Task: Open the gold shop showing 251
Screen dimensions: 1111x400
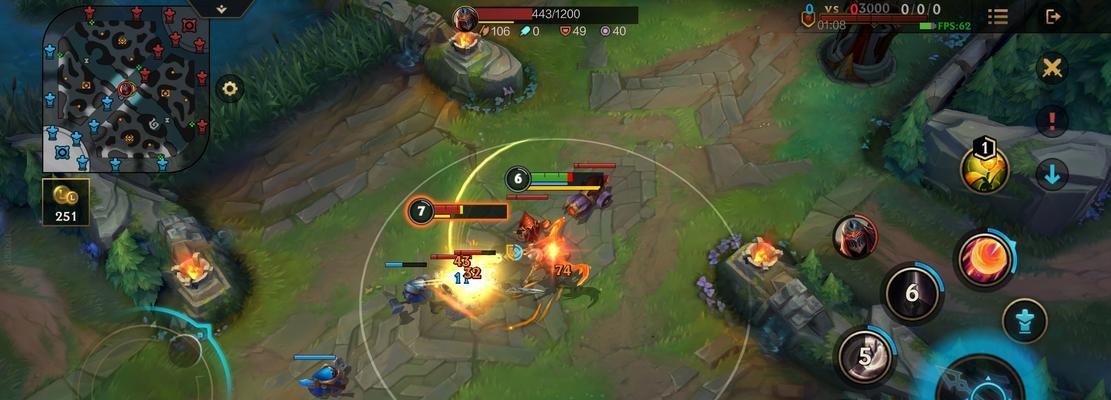Action: [66, 201]
